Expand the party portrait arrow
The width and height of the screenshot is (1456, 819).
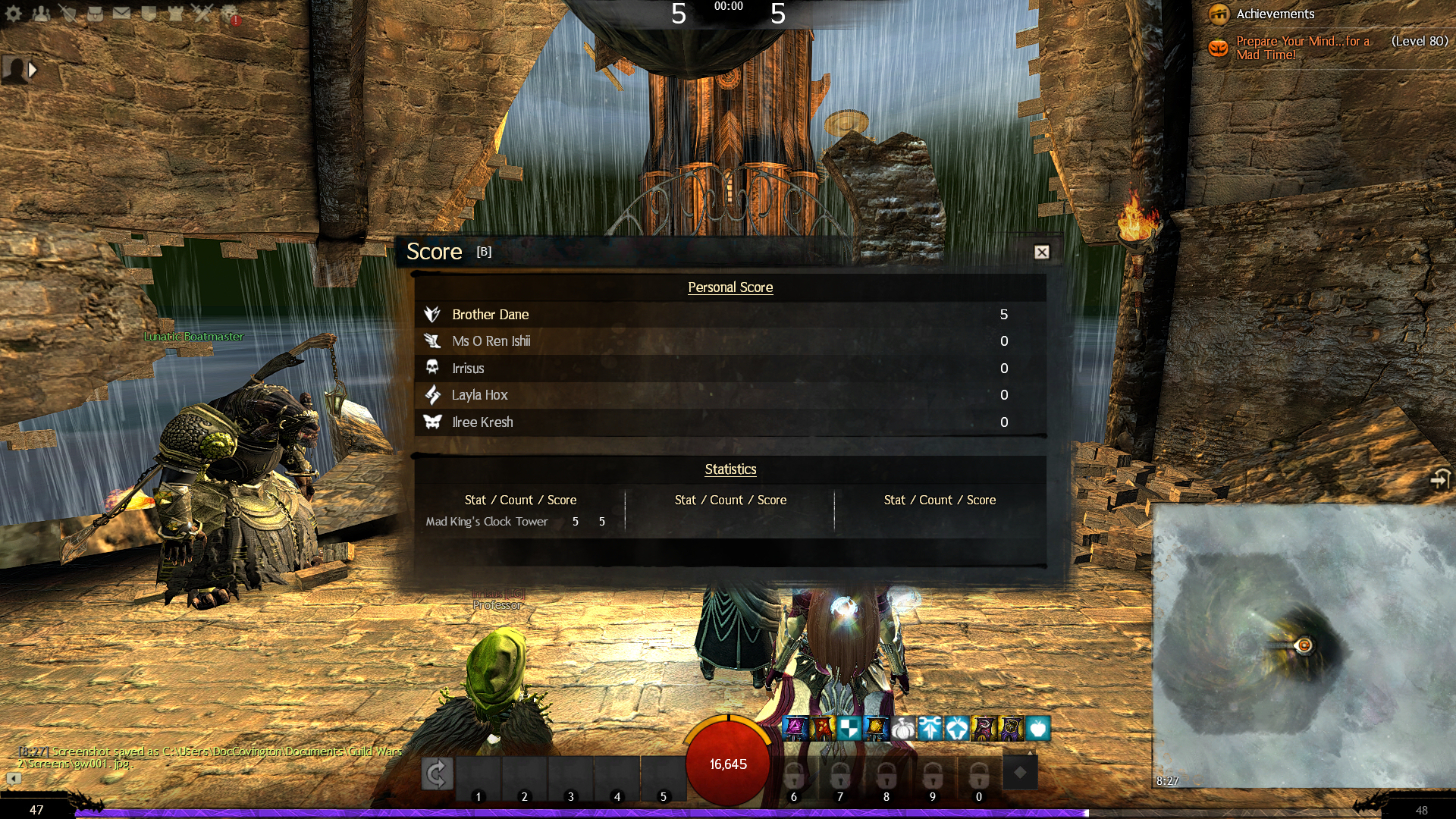[x=33, y=70]
